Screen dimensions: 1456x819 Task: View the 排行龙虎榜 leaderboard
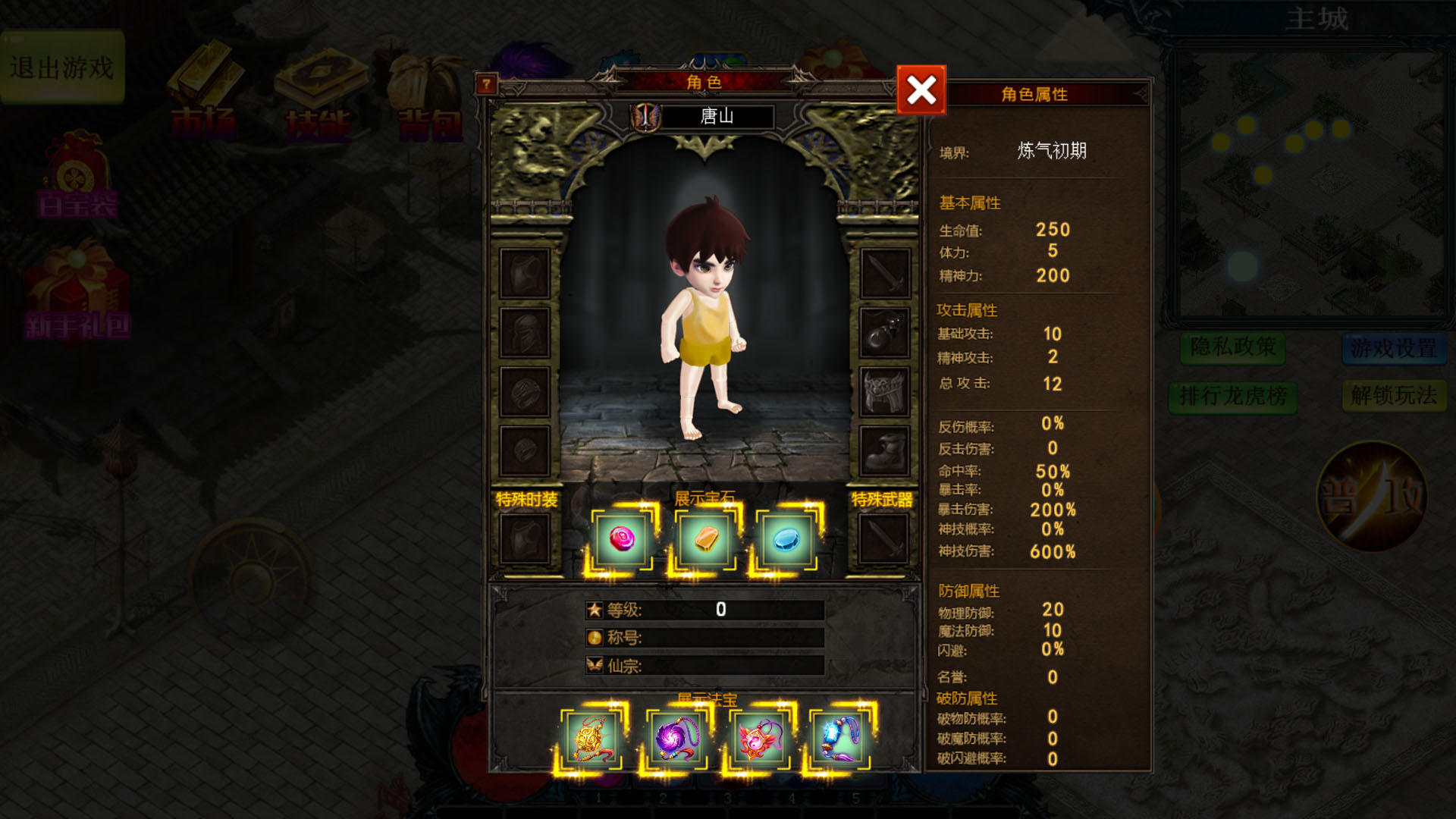pyautogui.click(x=1232, y=395)
